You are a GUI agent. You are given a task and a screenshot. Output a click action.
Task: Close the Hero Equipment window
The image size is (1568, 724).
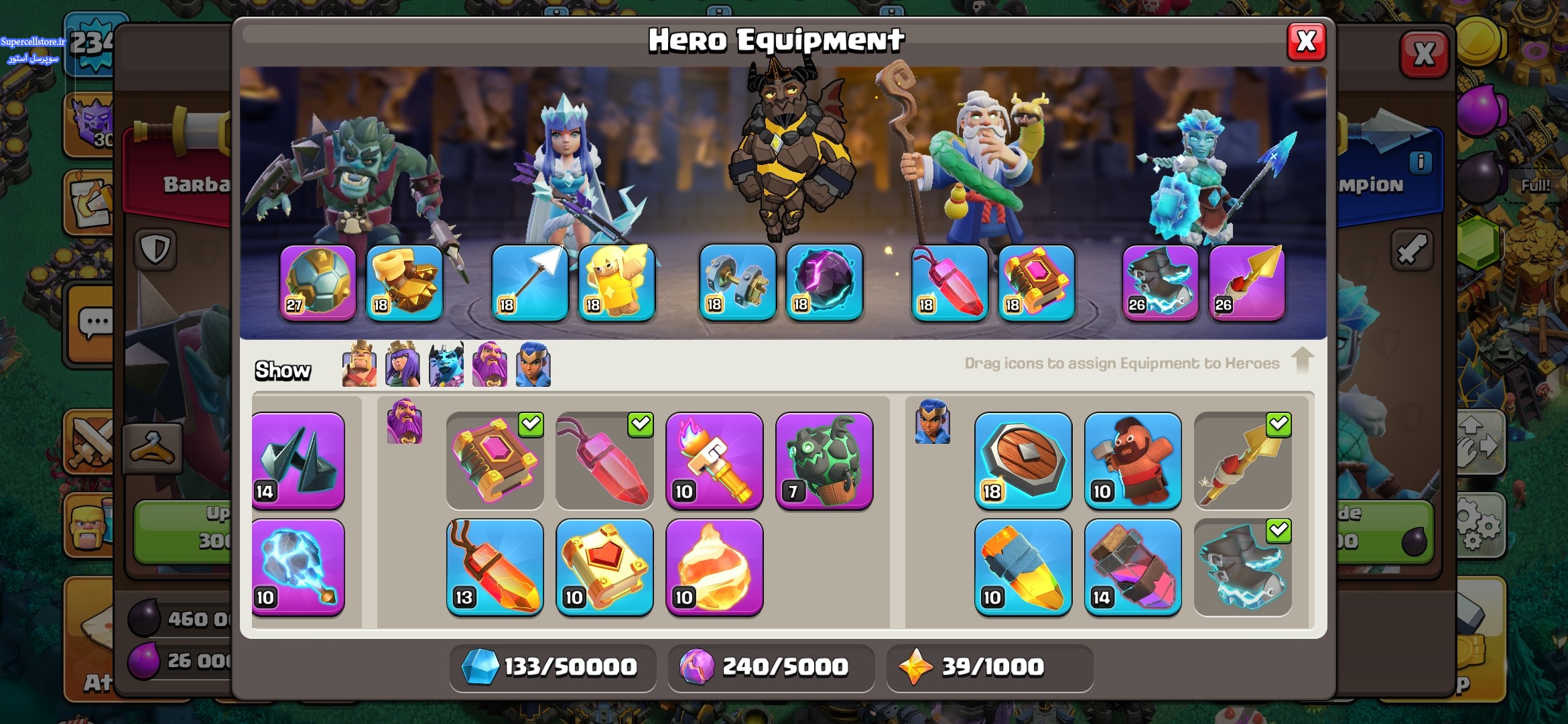click(1306, 42)
